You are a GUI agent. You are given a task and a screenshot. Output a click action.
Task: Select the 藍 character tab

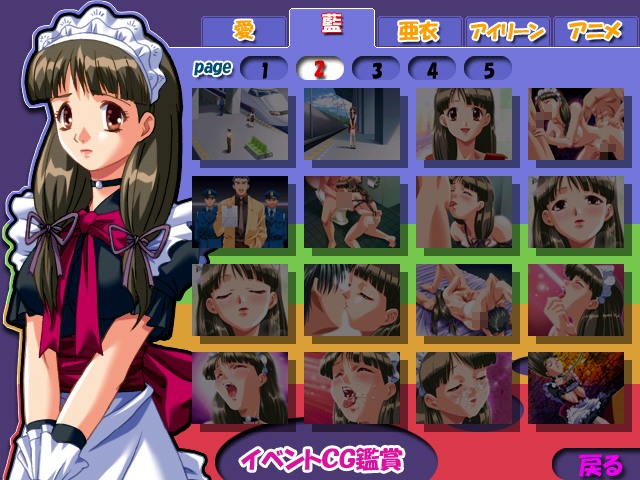331,27
